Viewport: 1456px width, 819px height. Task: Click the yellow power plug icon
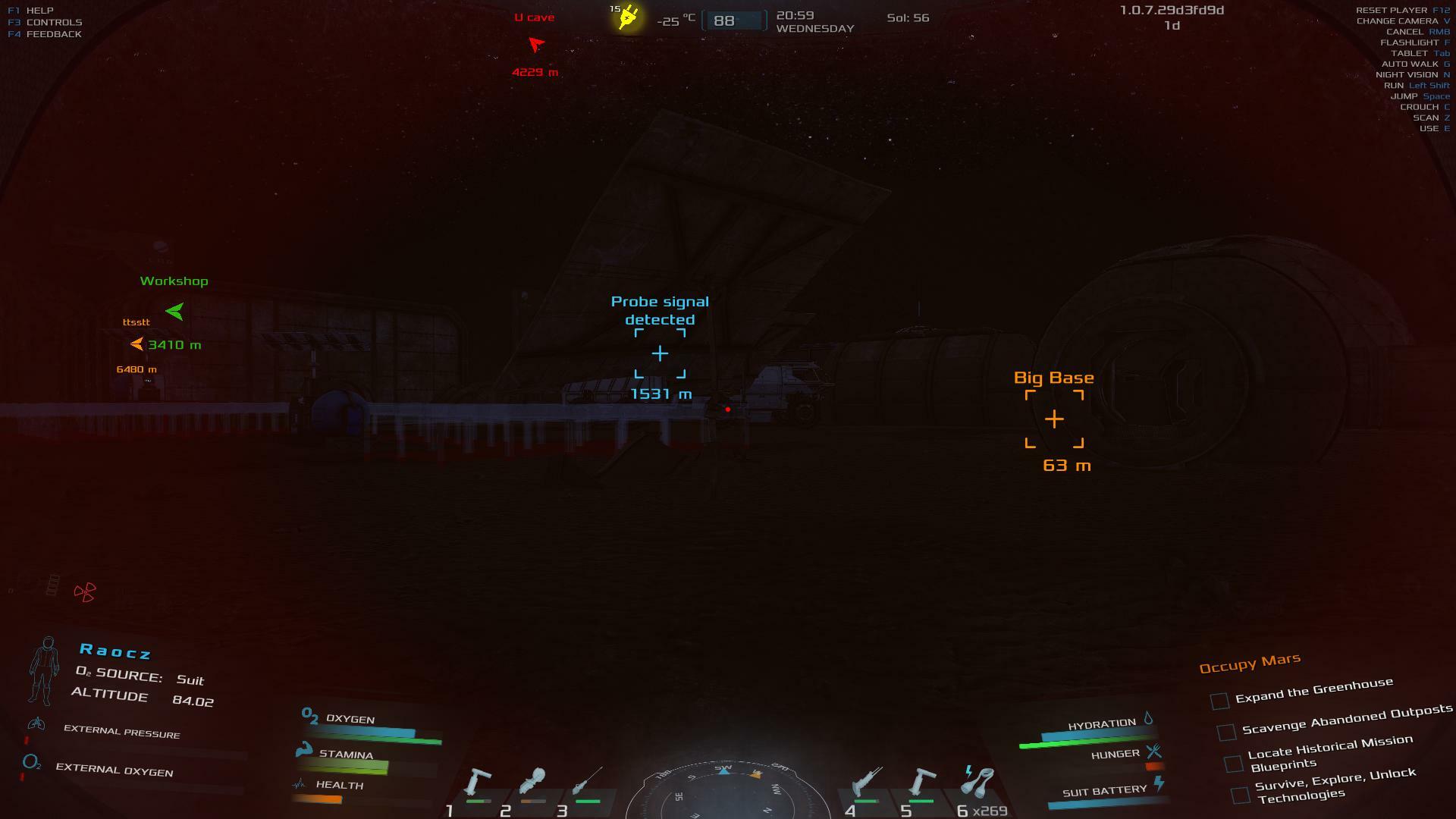pos(629,17)
